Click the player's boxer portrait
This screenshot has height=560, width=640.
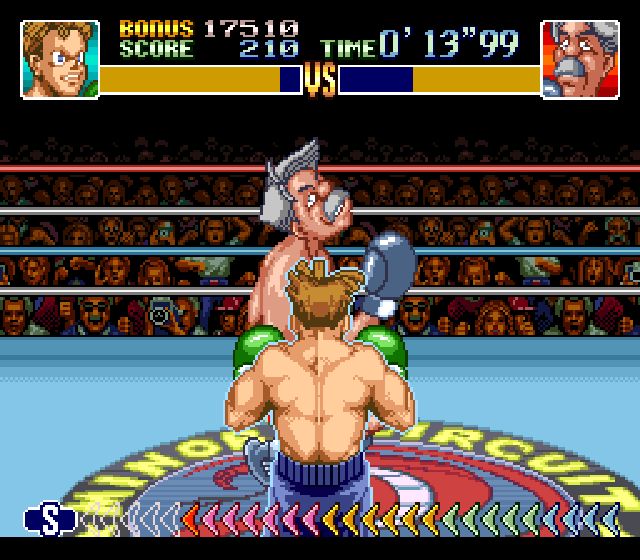pos(60,60)
